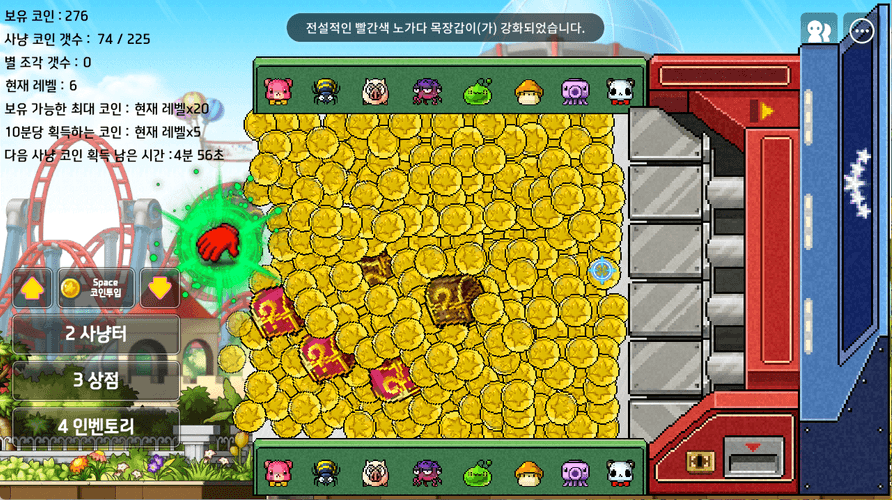Open the white character silhouette menu
This screenshot has height=500, width=892.
point(818,31)
